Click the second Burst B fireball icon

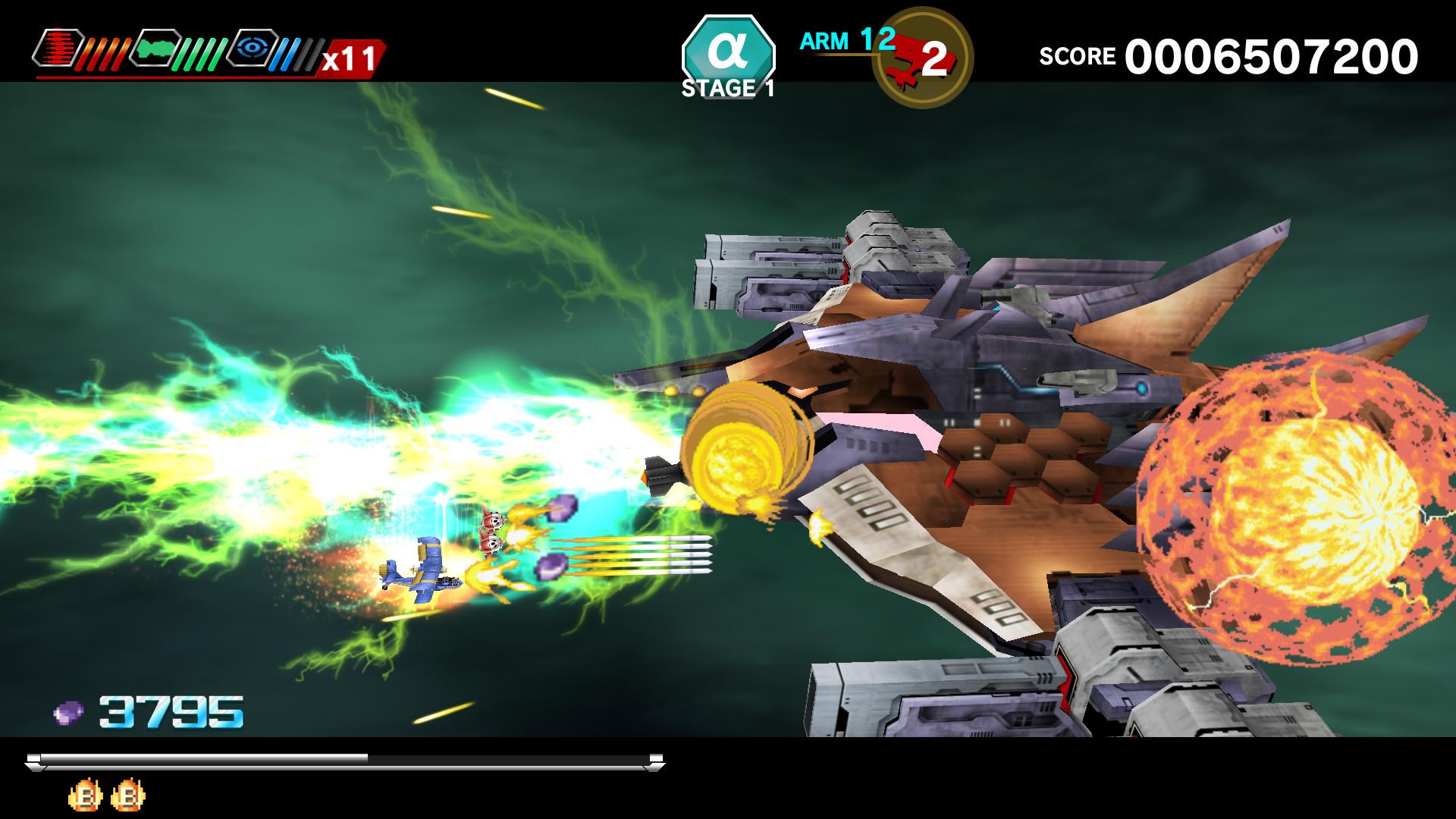coord(129,795)
